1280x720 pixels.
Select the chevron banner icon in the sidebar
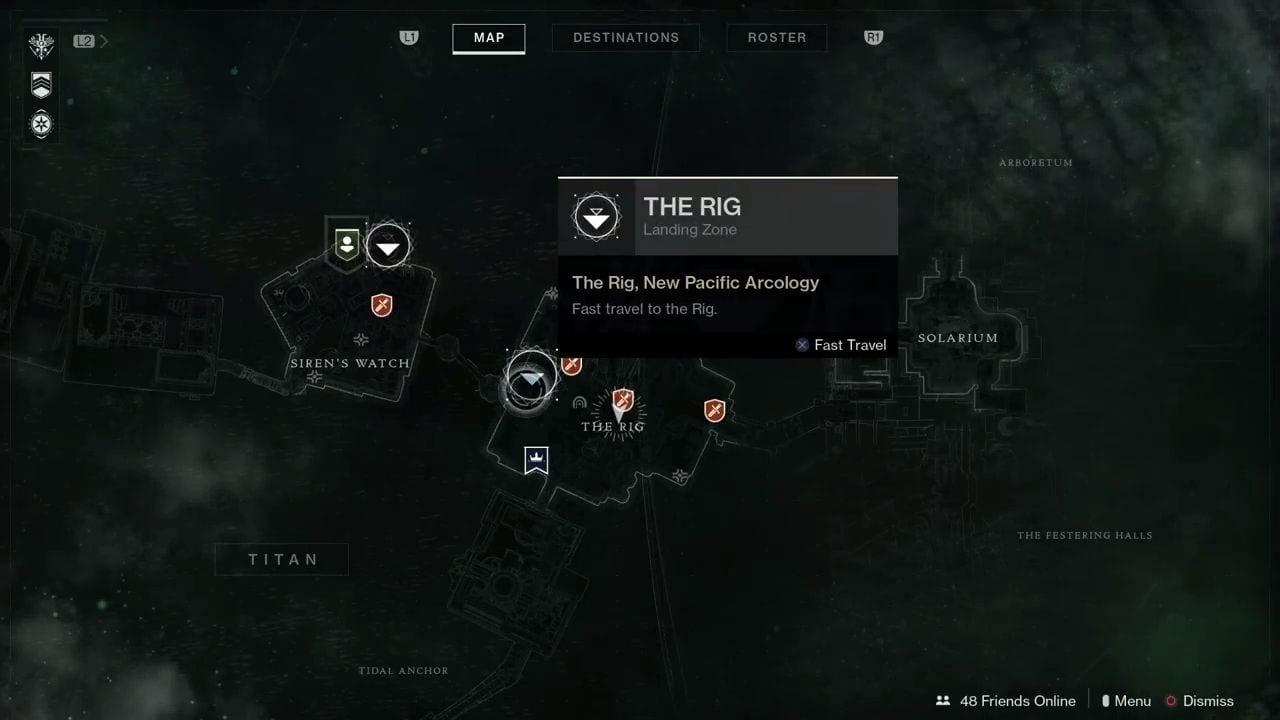(41, 86)
